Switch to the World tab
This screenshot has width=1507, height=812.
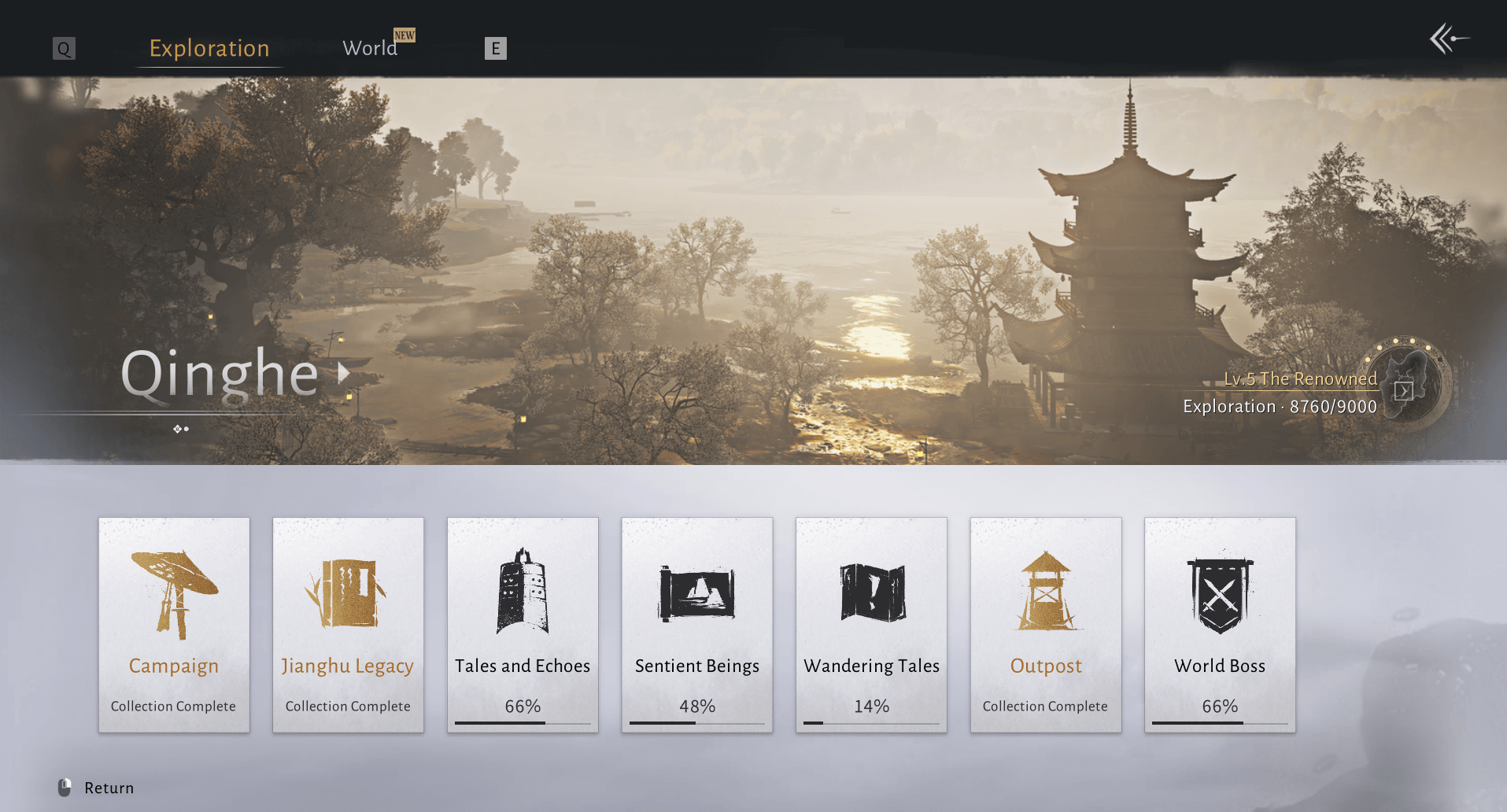(370, 48)
